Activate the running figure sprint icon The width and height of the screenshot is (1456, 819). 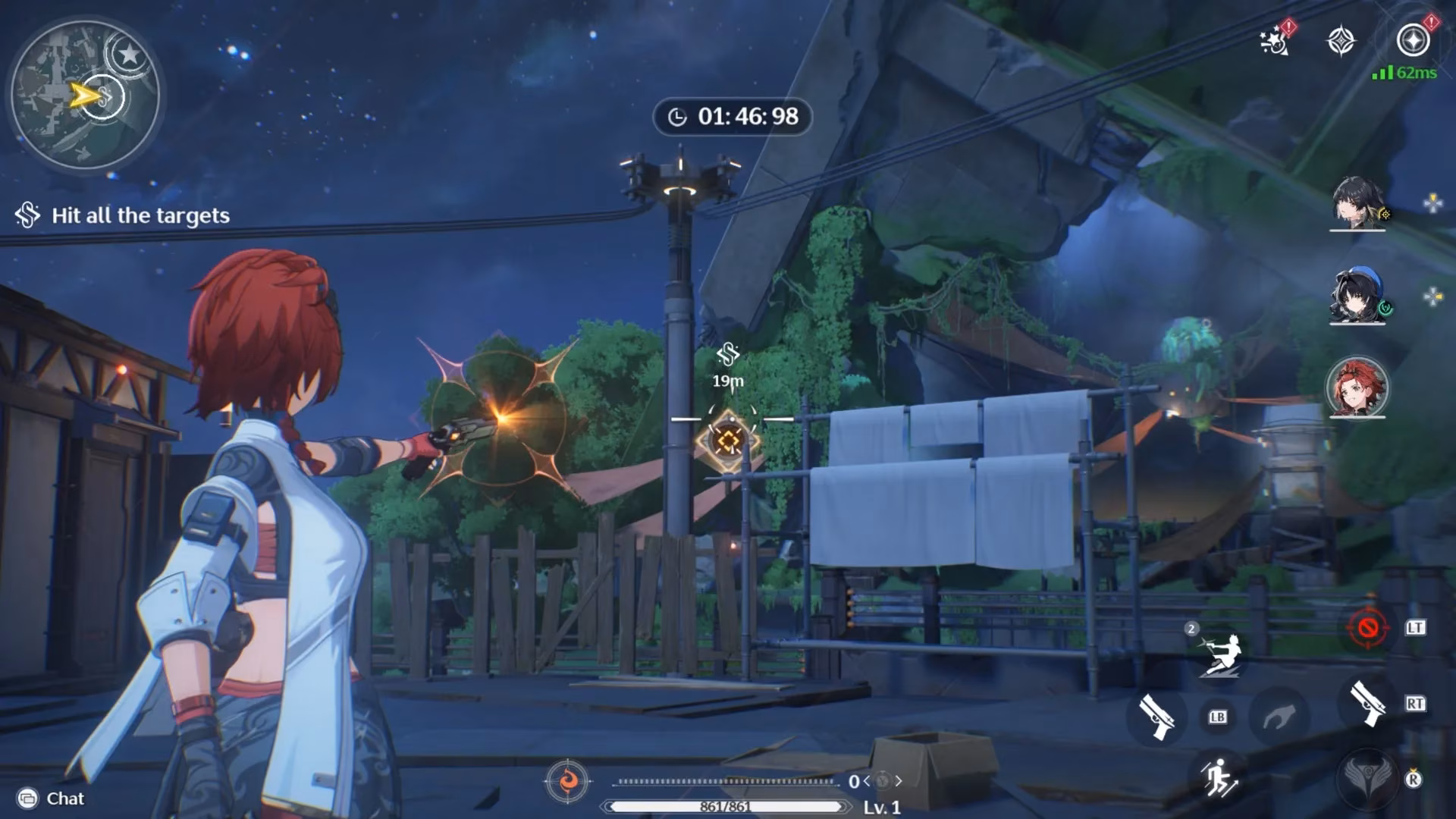pyautogui.click(x=1219, y=777)
